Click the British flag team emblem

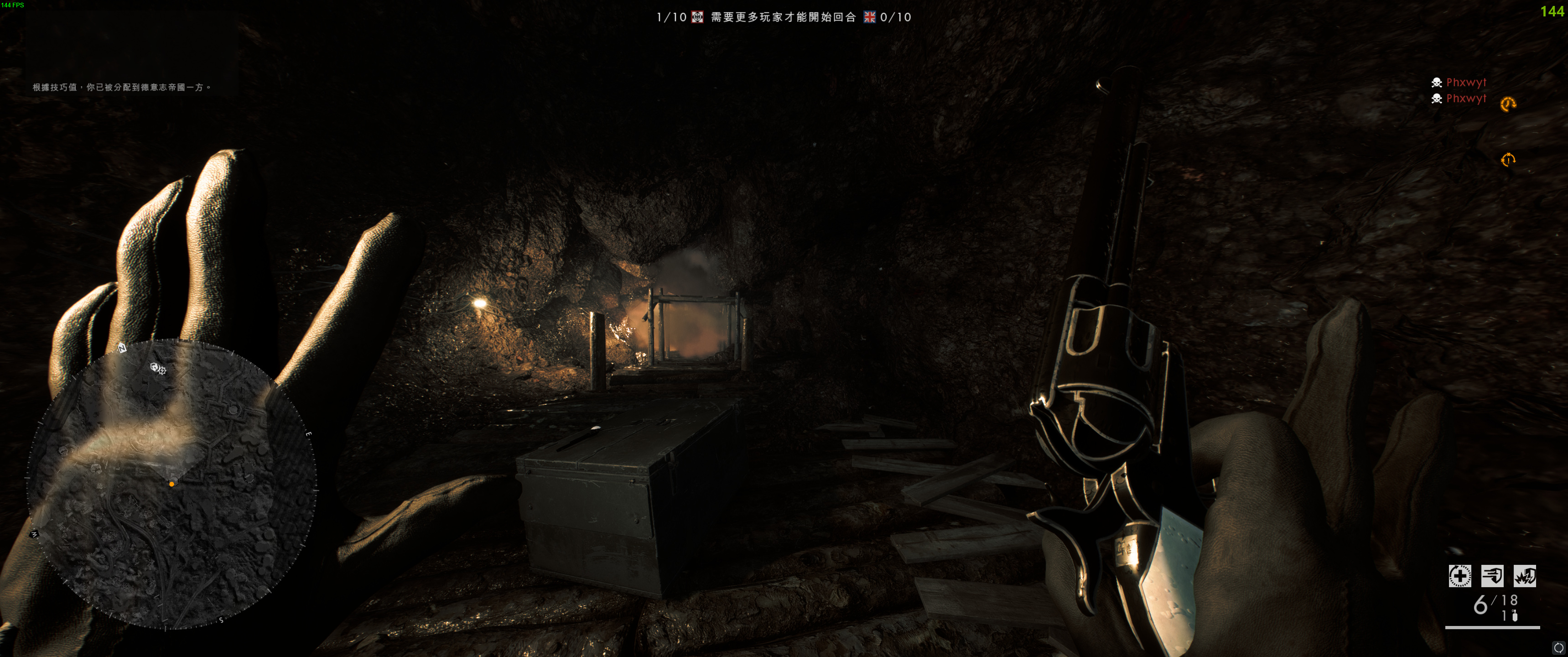click(869, 17)
